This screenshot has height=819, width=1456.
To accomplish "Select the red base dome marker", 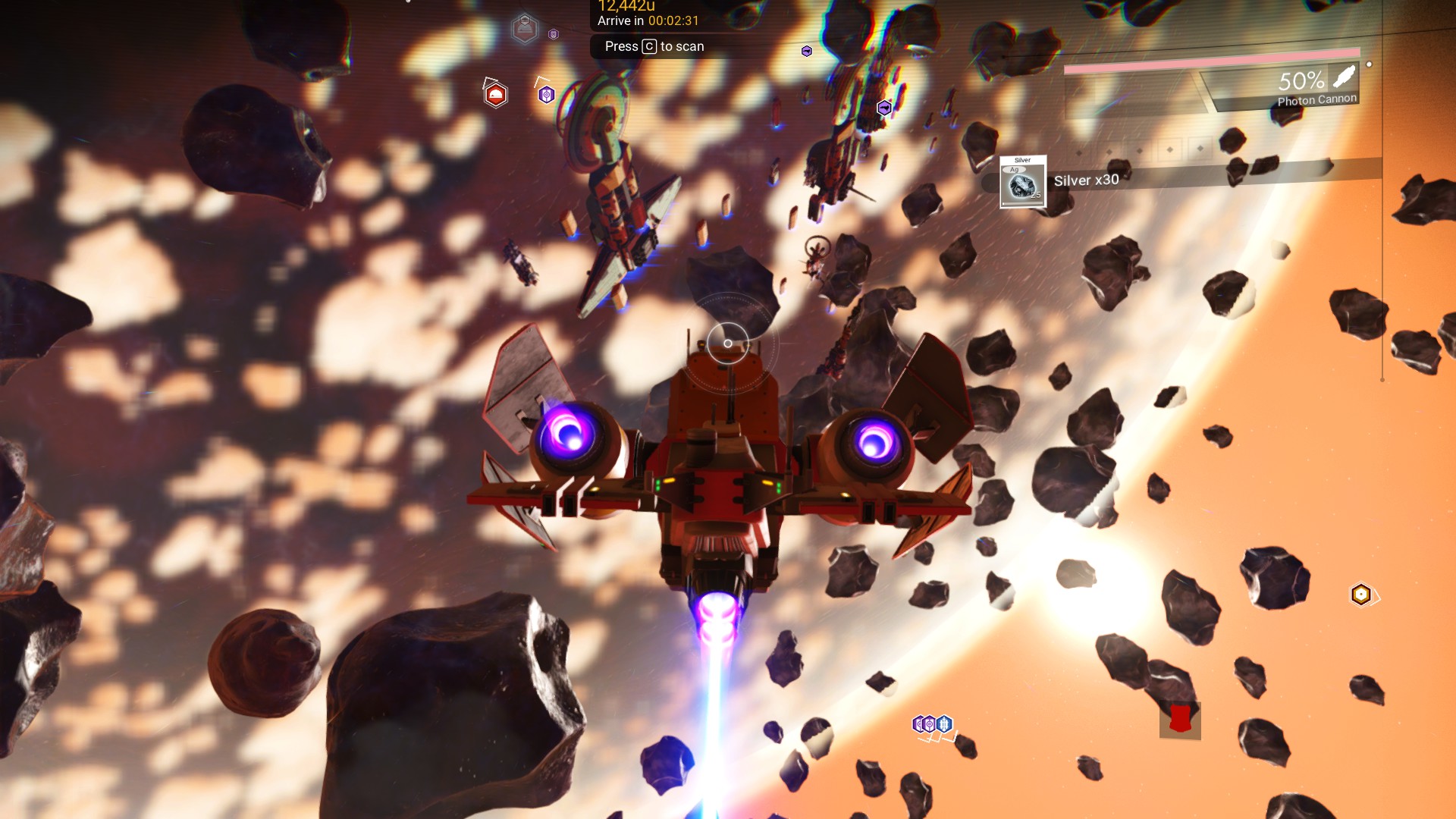I will pyautogui.click(x=495, y=95).
